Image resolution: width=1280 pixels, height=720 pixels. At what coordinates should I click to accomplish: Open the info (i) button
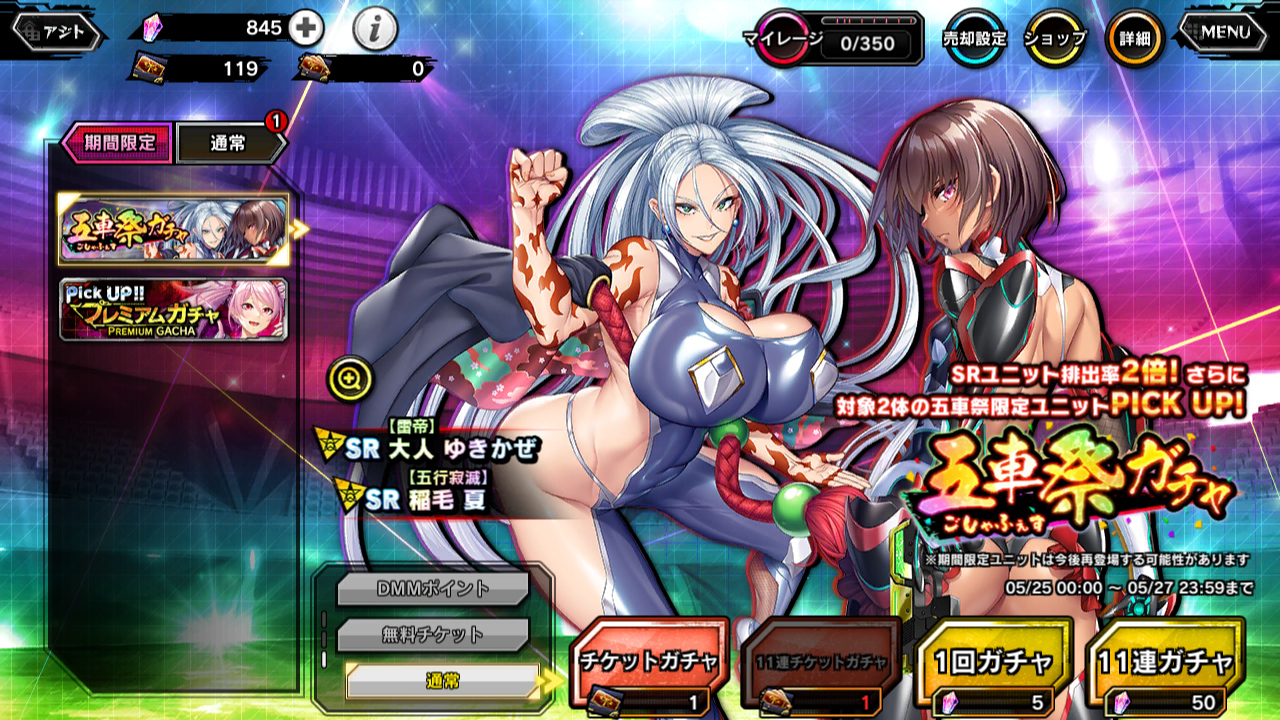click(x=375, y=30)
